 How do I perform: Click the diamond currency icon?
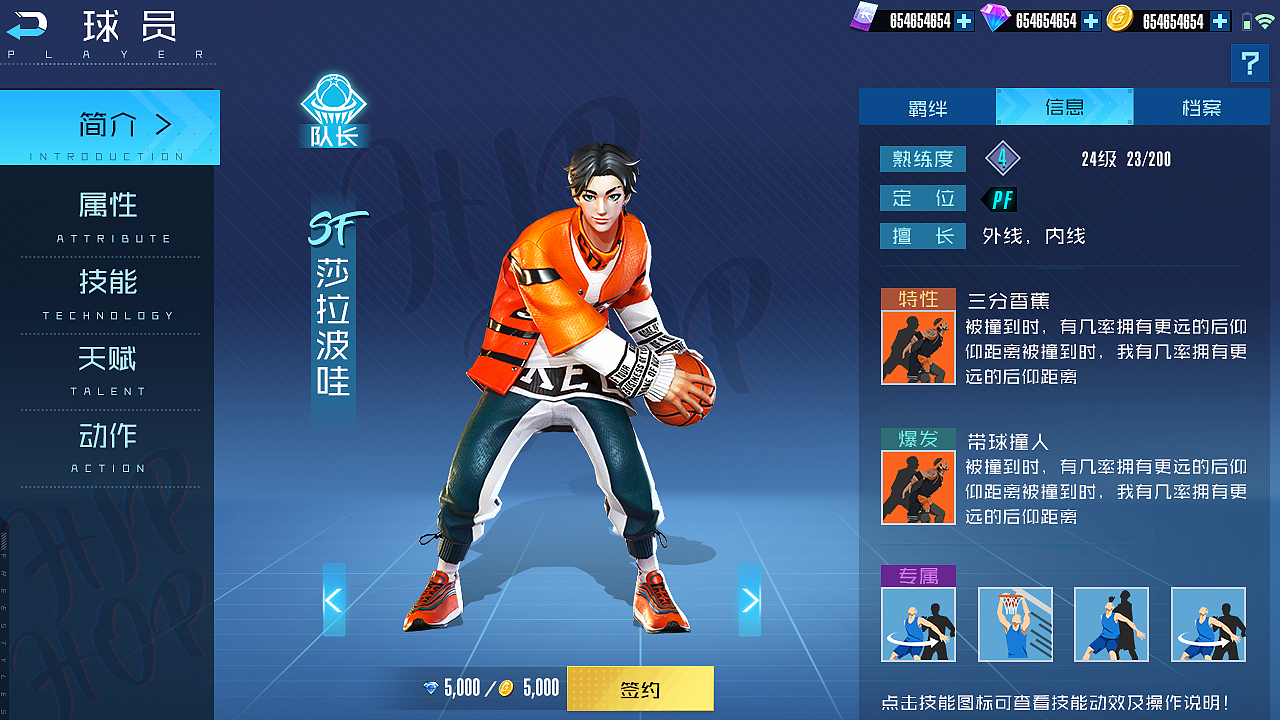pos(993,17)
